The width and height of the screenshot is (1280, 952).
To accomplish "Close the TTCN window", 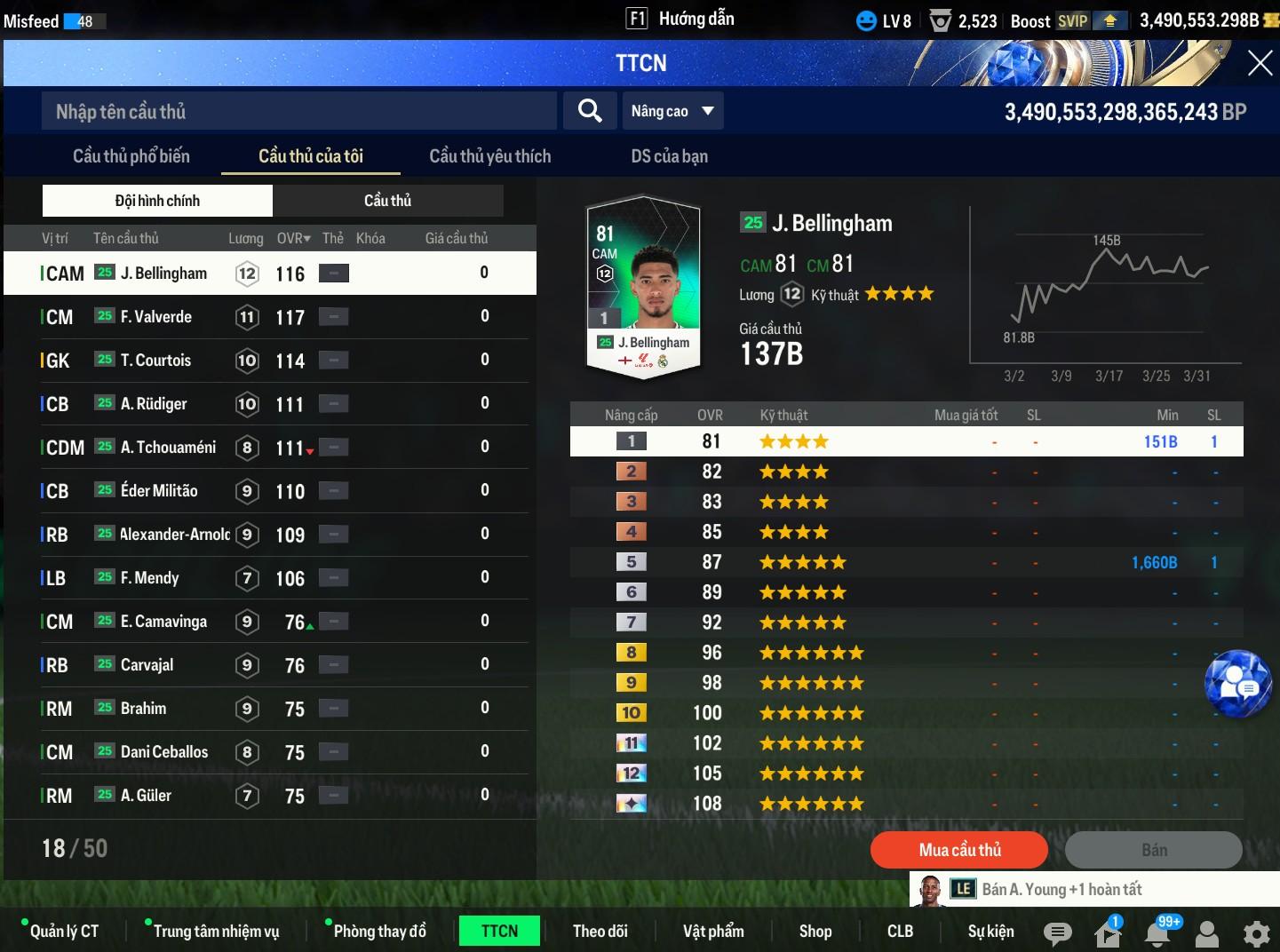I will [1260, 63].
